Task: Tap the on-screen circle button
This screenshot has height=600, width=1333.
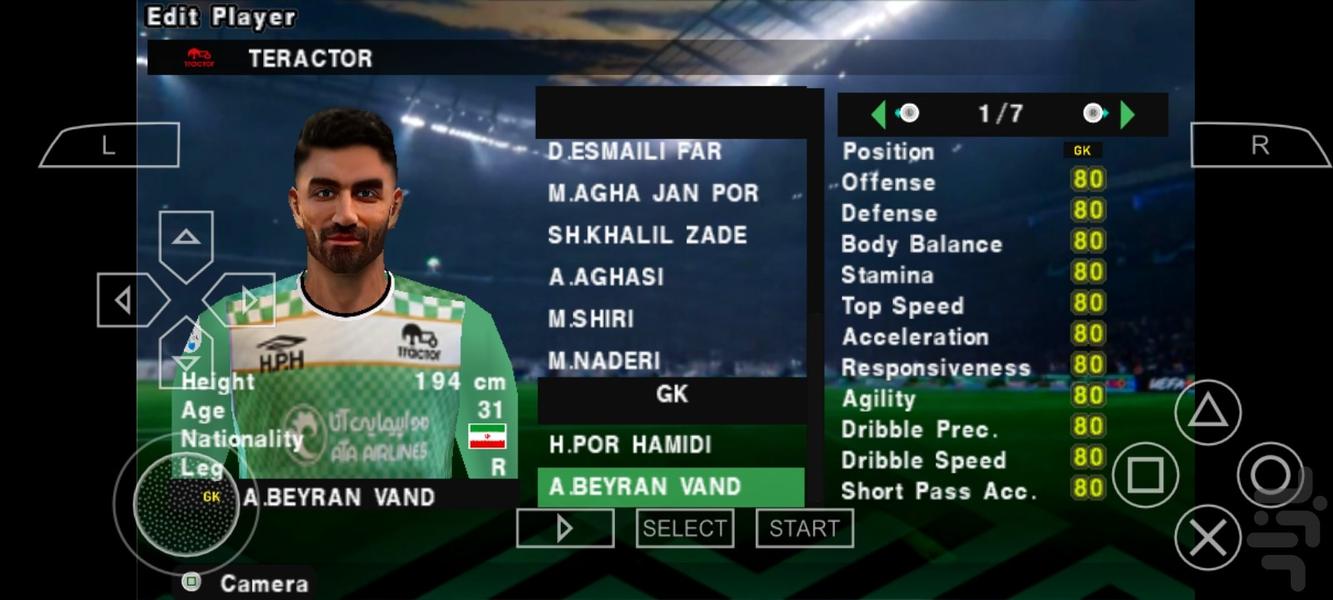Action: click(1270, 475)
